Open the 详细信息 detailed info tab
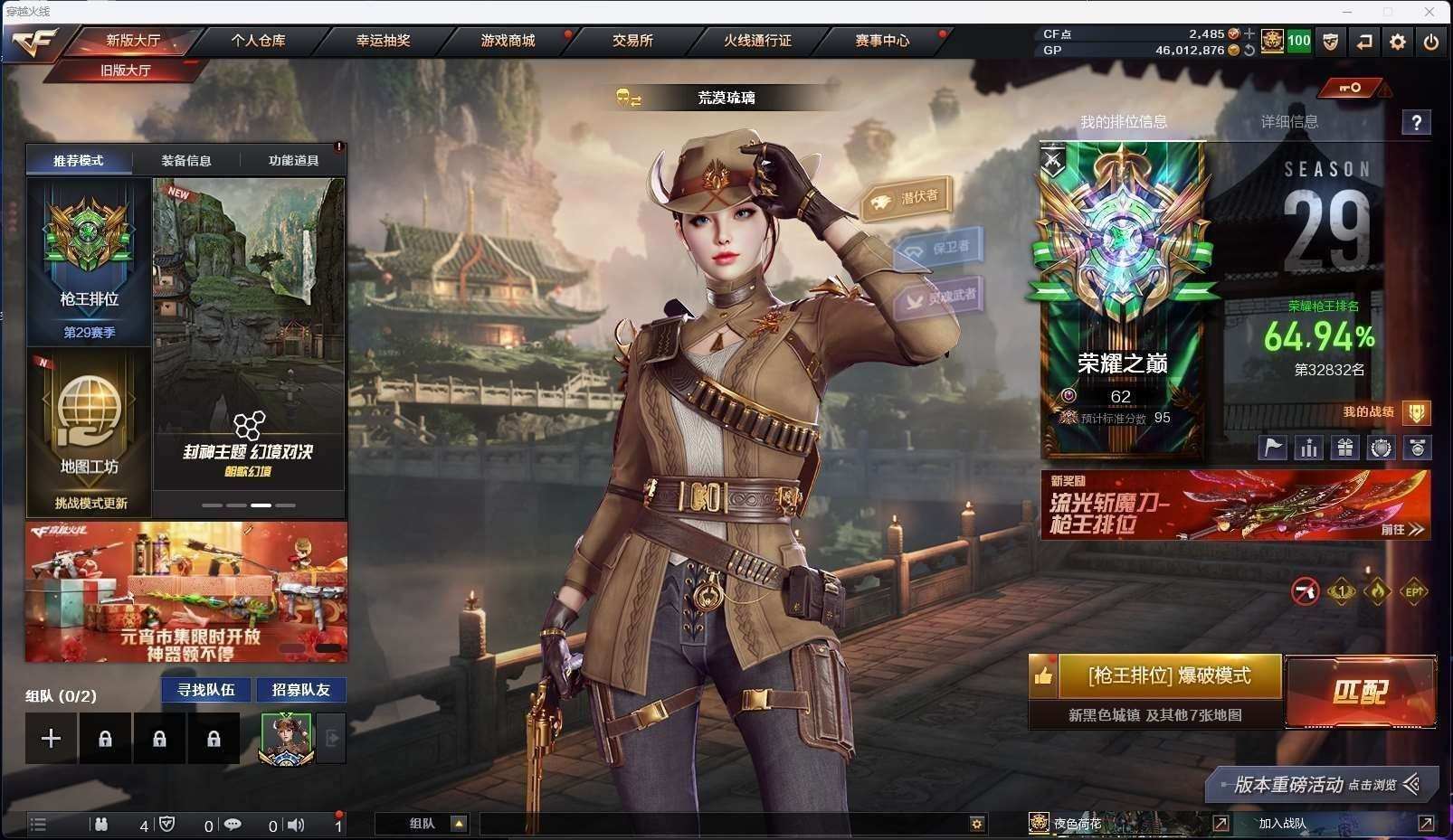Viewport: 1453px width, 840px height. click(x=1289, y=122)
